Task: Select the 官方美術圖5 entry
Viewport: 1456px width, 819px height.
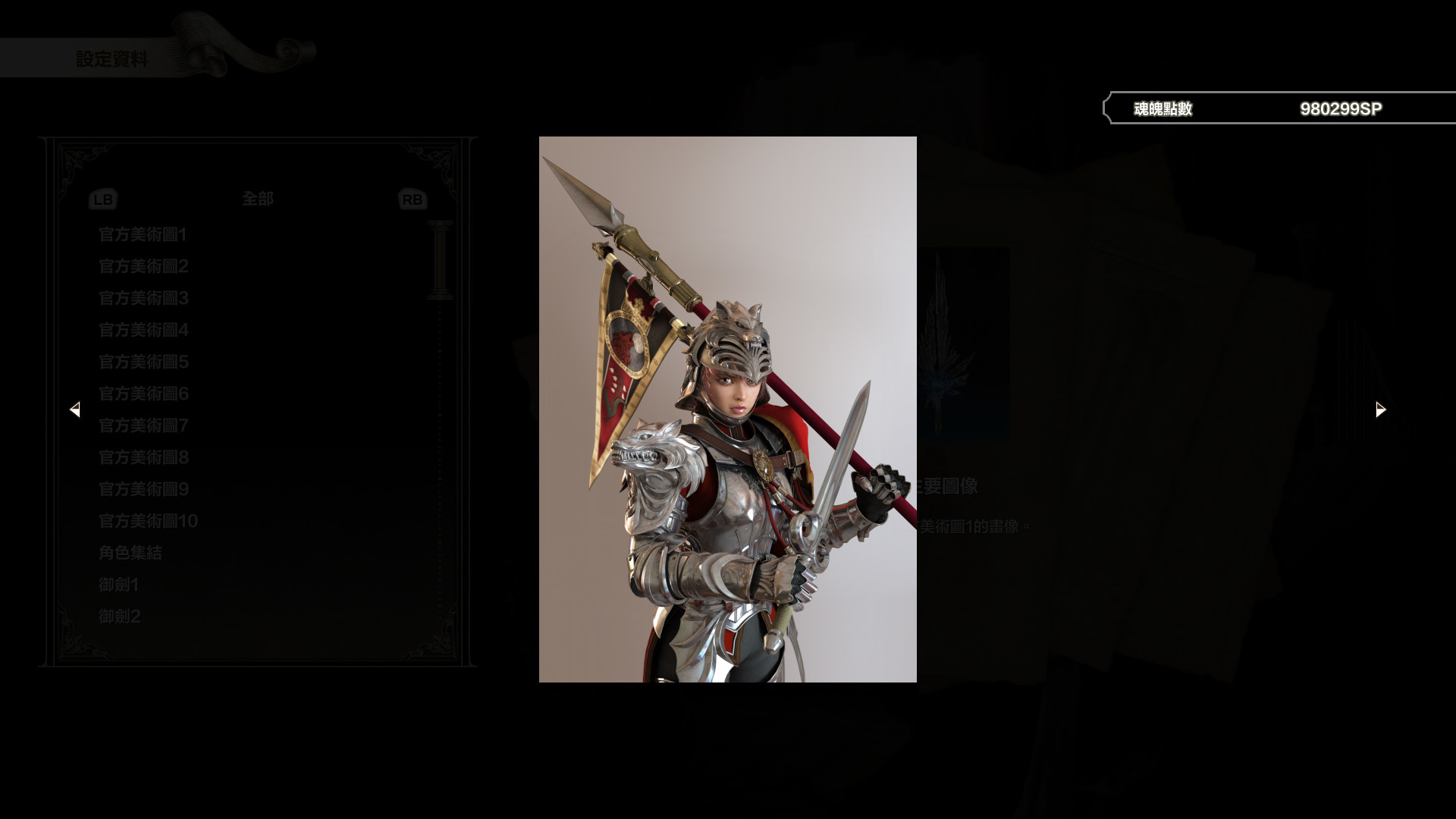Action: [x=142, y=362]
